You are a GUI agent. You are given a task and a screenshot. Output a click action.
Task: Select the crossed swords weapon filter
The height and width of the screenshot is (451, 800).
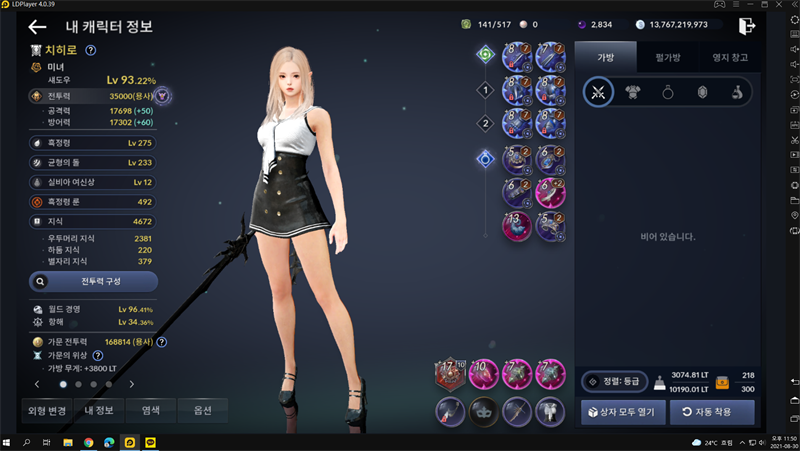[x=599, y=92]
